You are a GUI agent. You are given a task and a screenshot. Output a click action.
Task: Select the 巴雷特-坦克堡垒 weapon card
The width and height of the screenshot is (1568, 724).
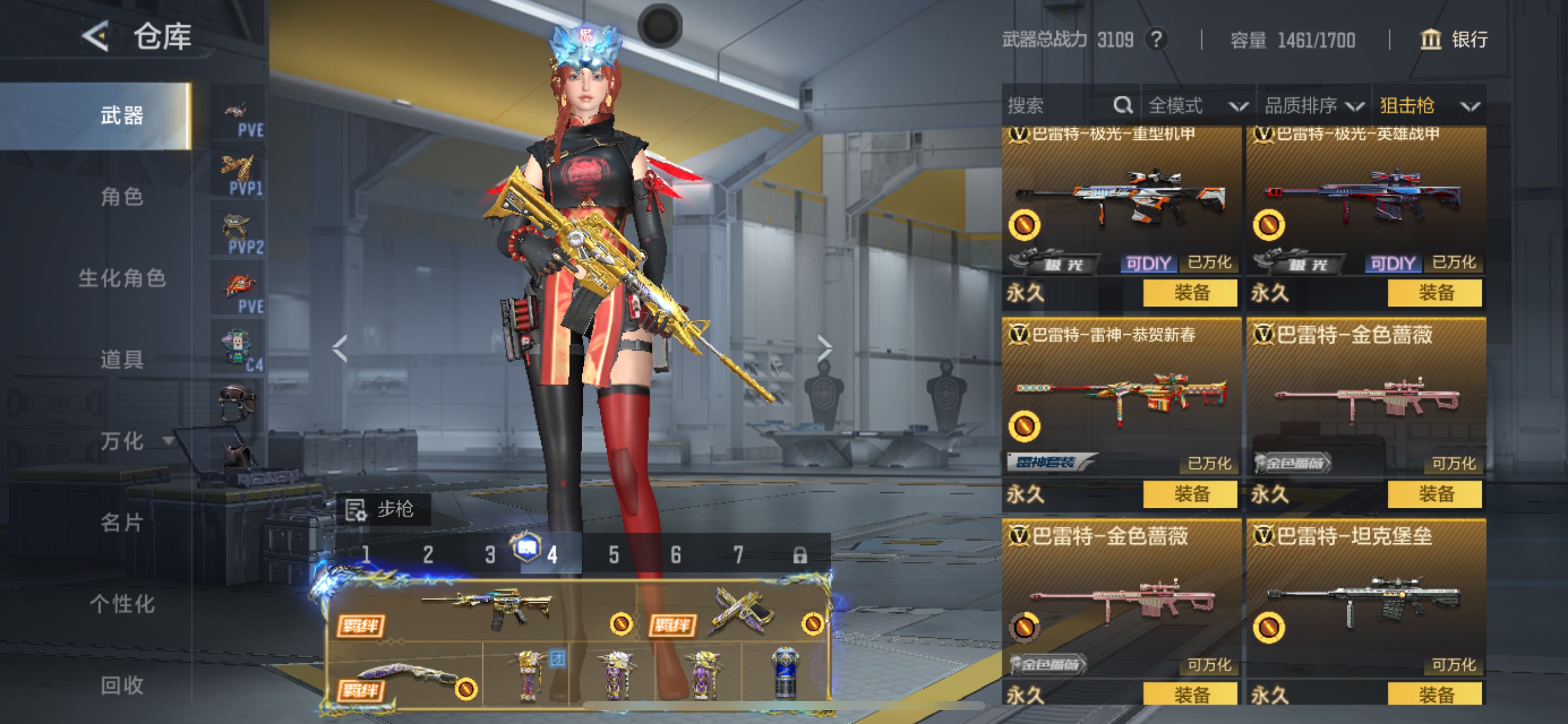pyautogui.click(x=1366, y=602)
